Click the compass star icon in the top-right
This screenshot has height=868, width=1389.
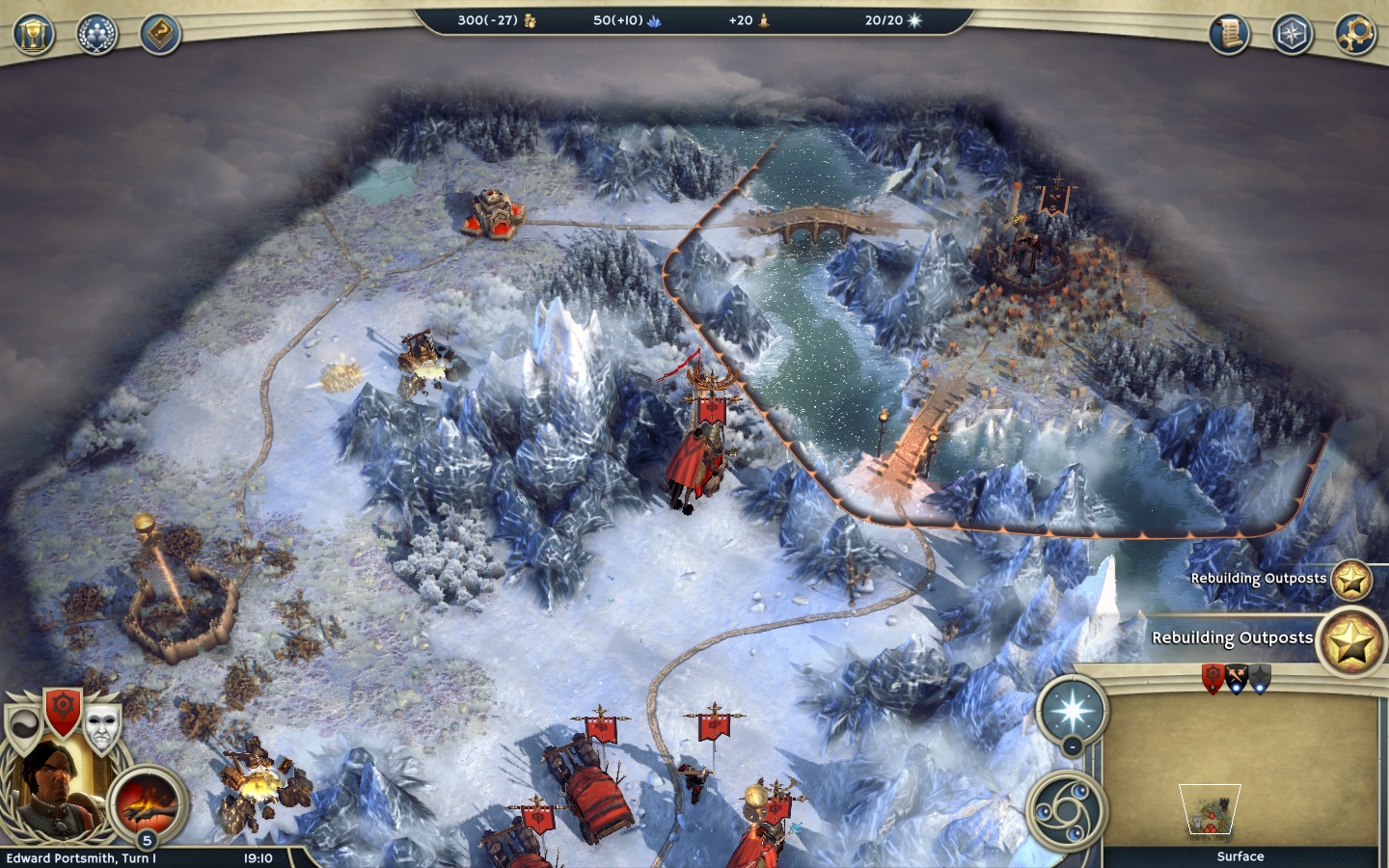[1292, 35]
